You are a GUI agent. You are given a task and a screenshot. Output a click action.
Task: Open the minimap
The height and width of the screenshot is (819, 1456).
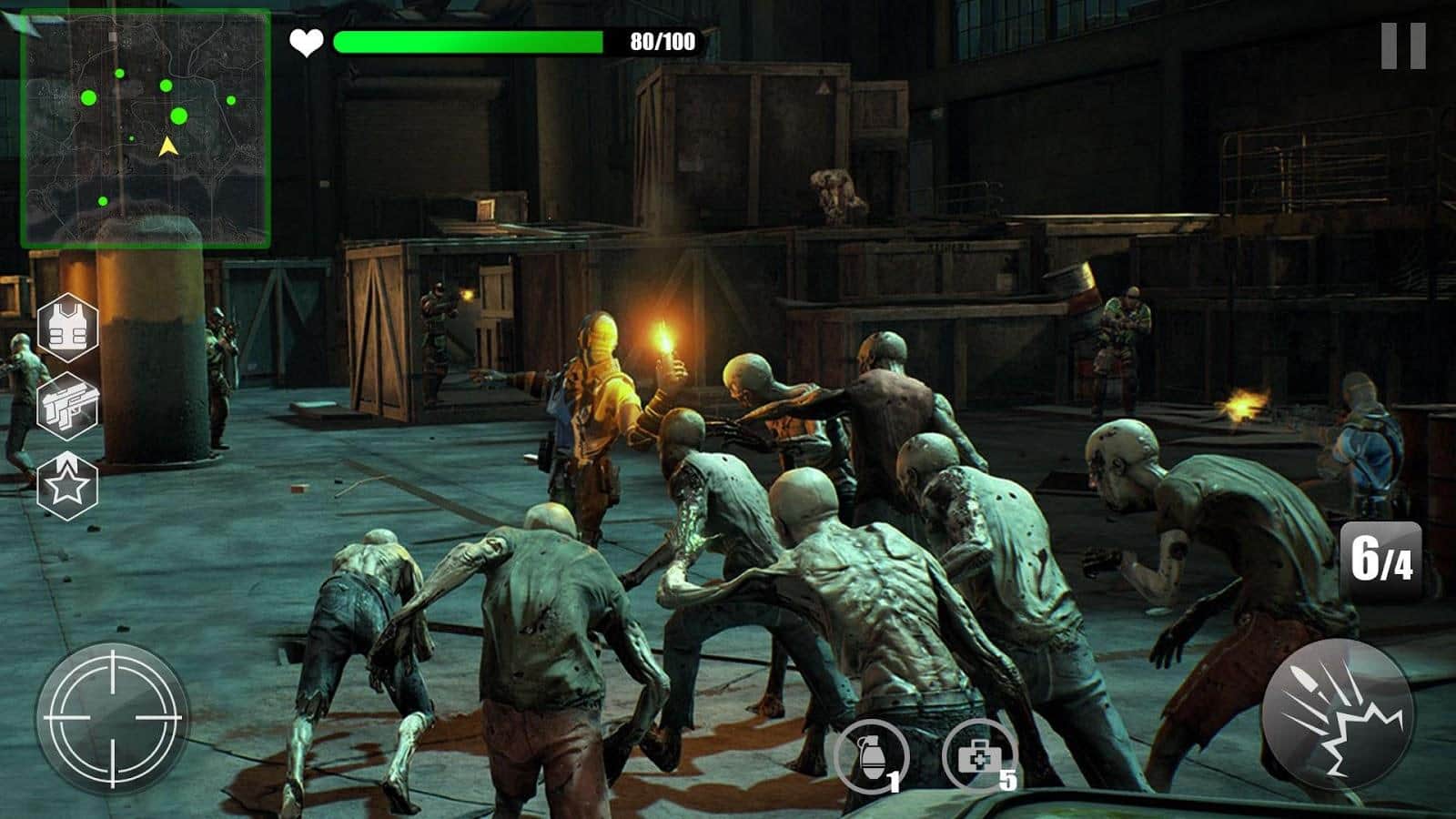pyautogui.click(x=148, y=127)
